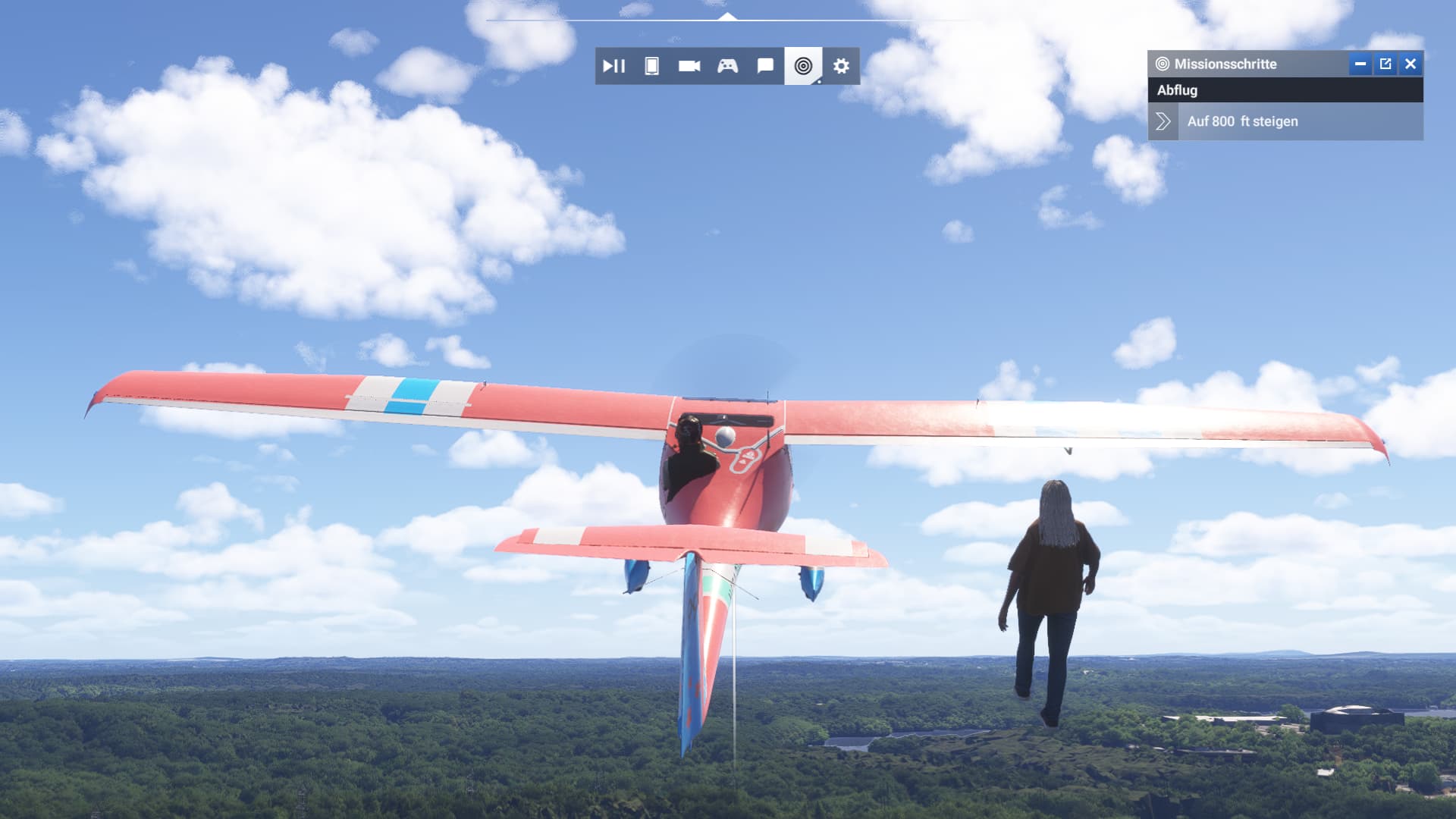1456x819 pixels.
Task: Close the Missionsschritte panel
Action: coord(1410,64)
